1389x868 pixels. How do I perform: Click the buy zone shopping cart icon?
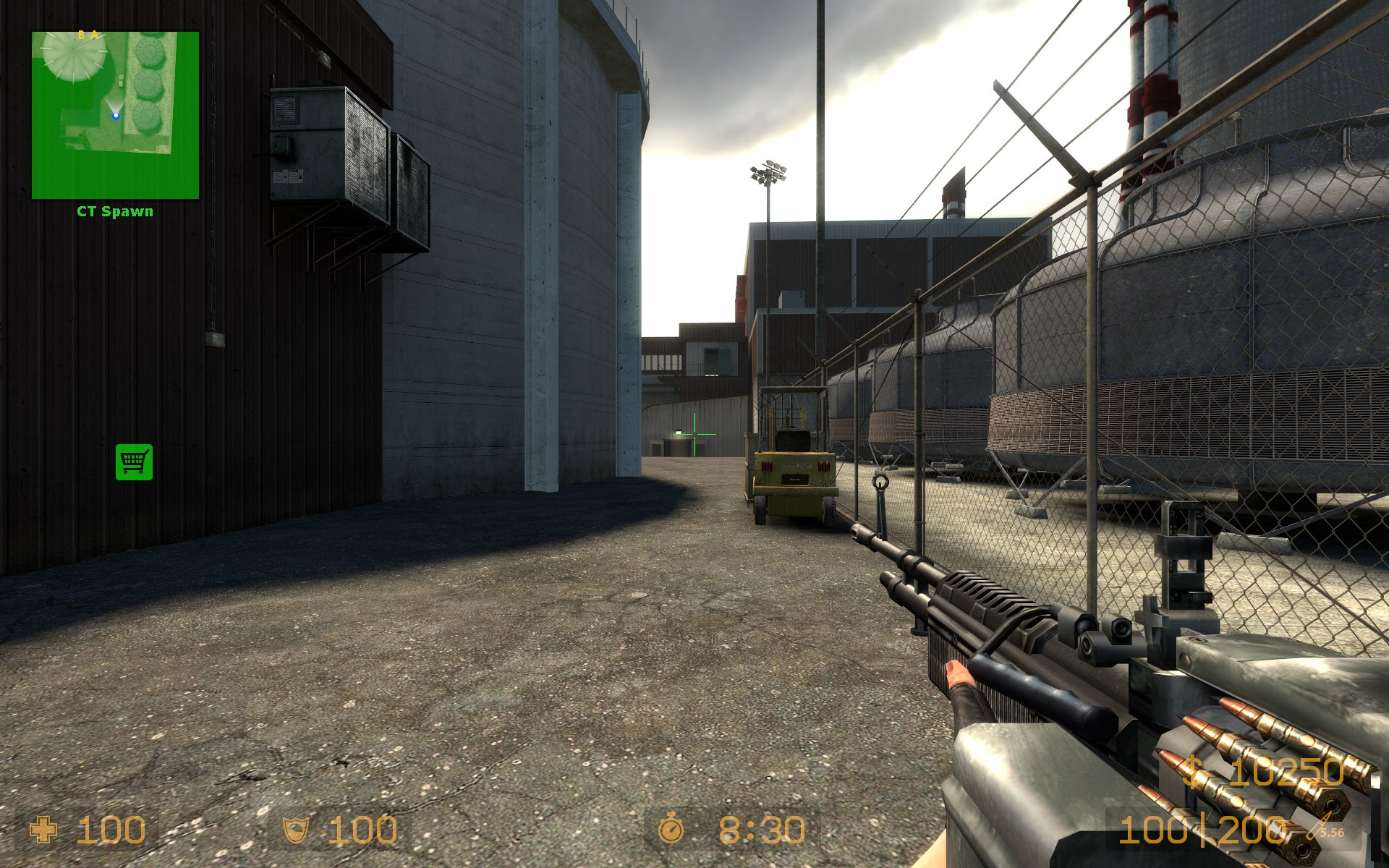[135, 463]
